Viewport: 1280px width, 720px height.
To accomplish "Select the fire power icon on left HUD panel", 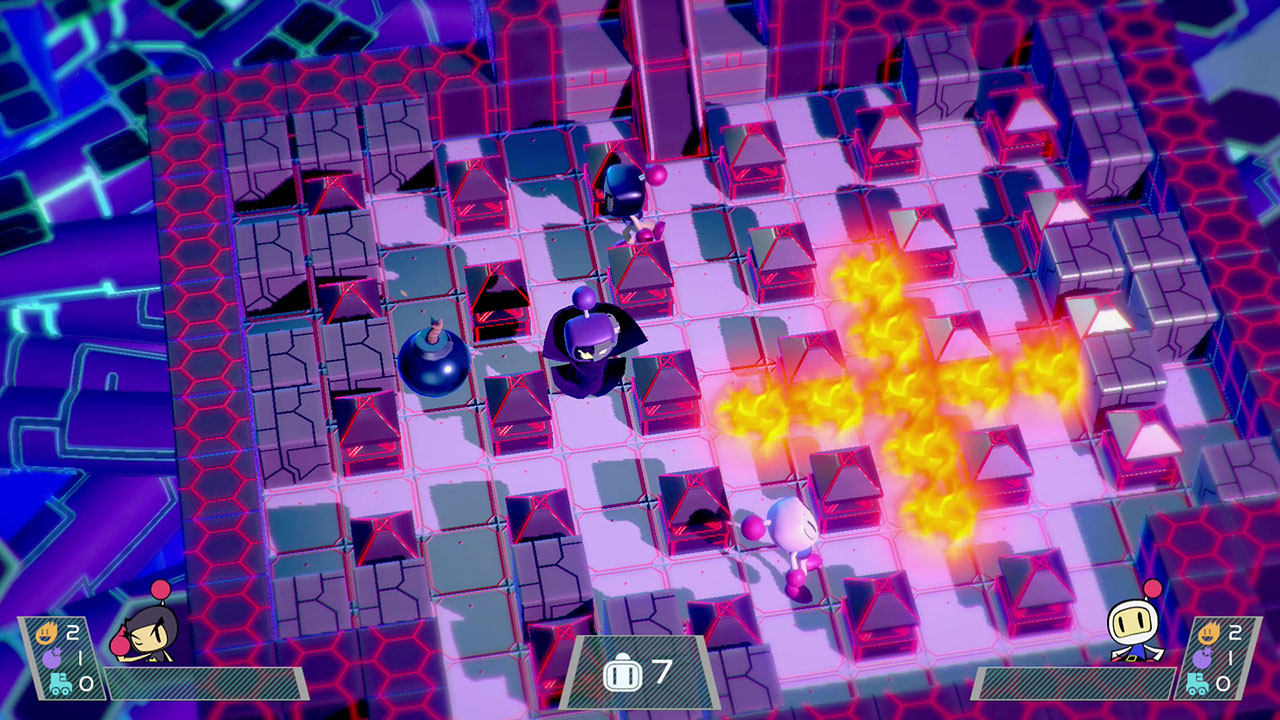I will click(47, 633).
